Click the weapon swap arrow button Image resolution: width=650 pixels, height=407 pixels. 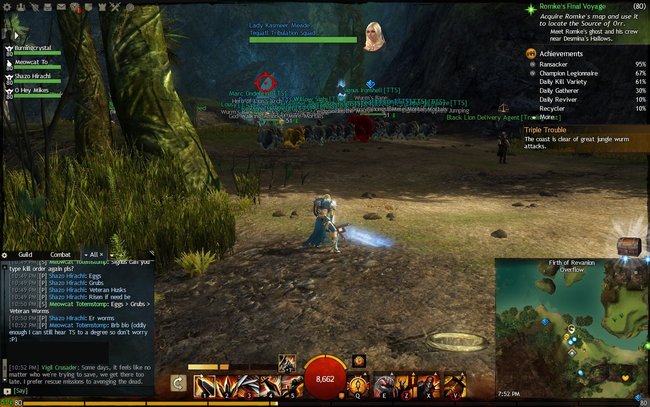tap(178, 382)
